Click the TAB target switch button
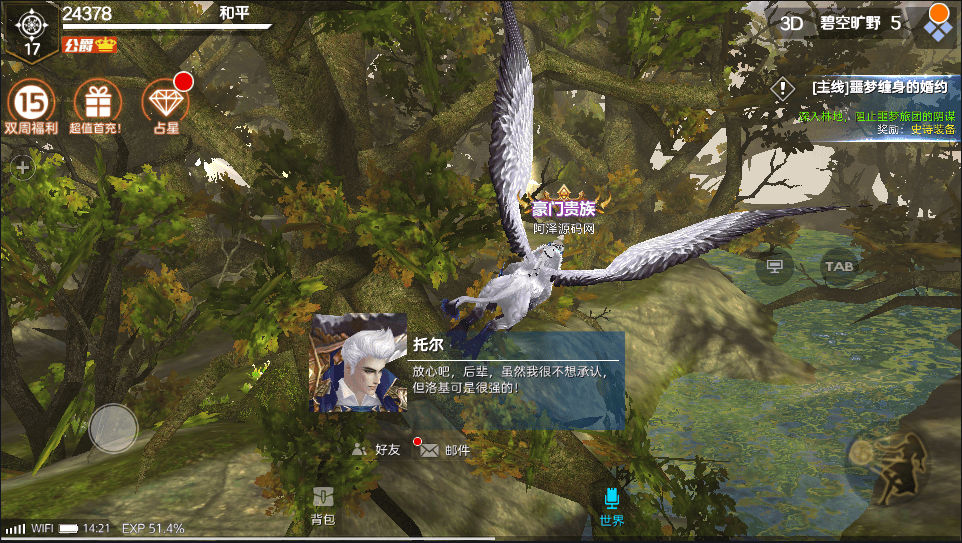The image size is (962, 543). pos(838,267)
